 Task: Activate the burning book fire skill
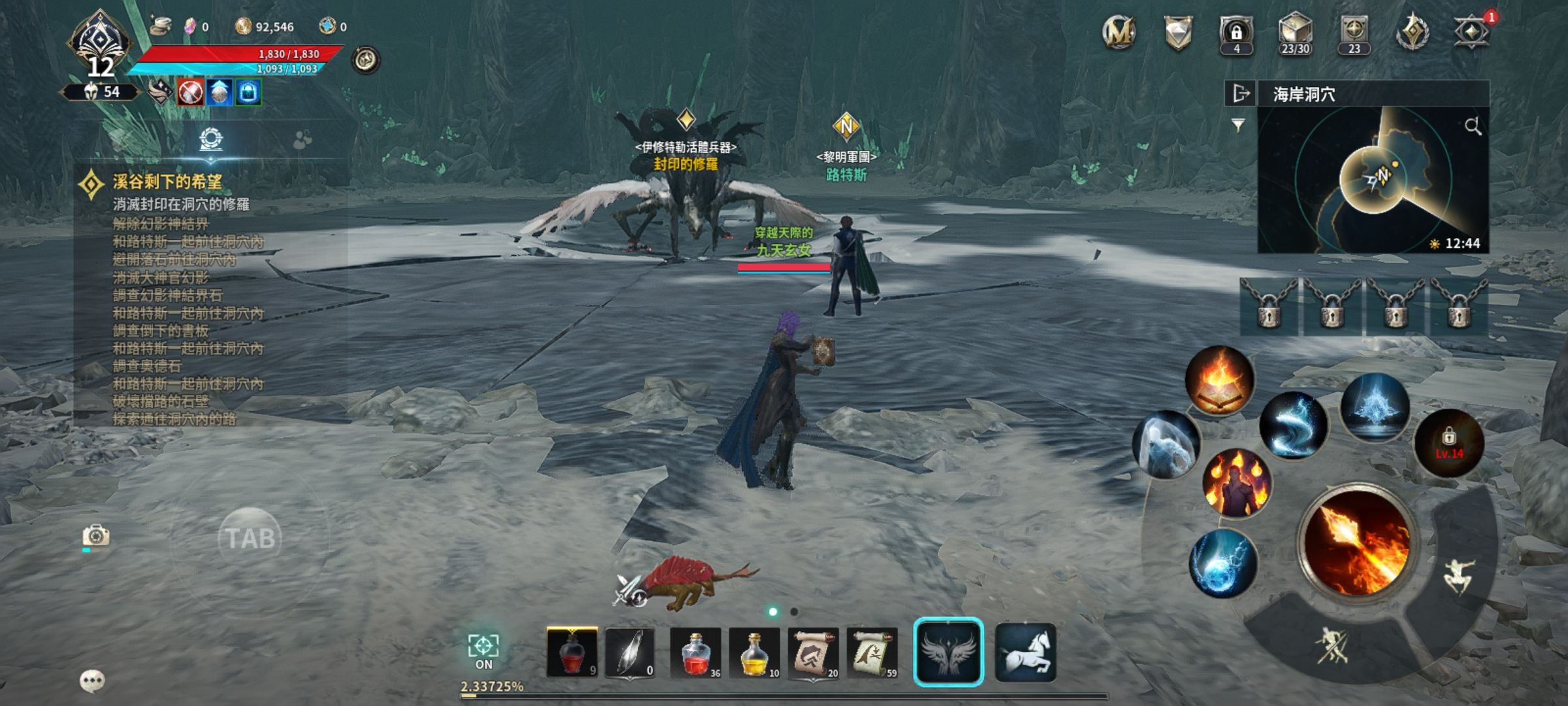[x=1219, y=380]
